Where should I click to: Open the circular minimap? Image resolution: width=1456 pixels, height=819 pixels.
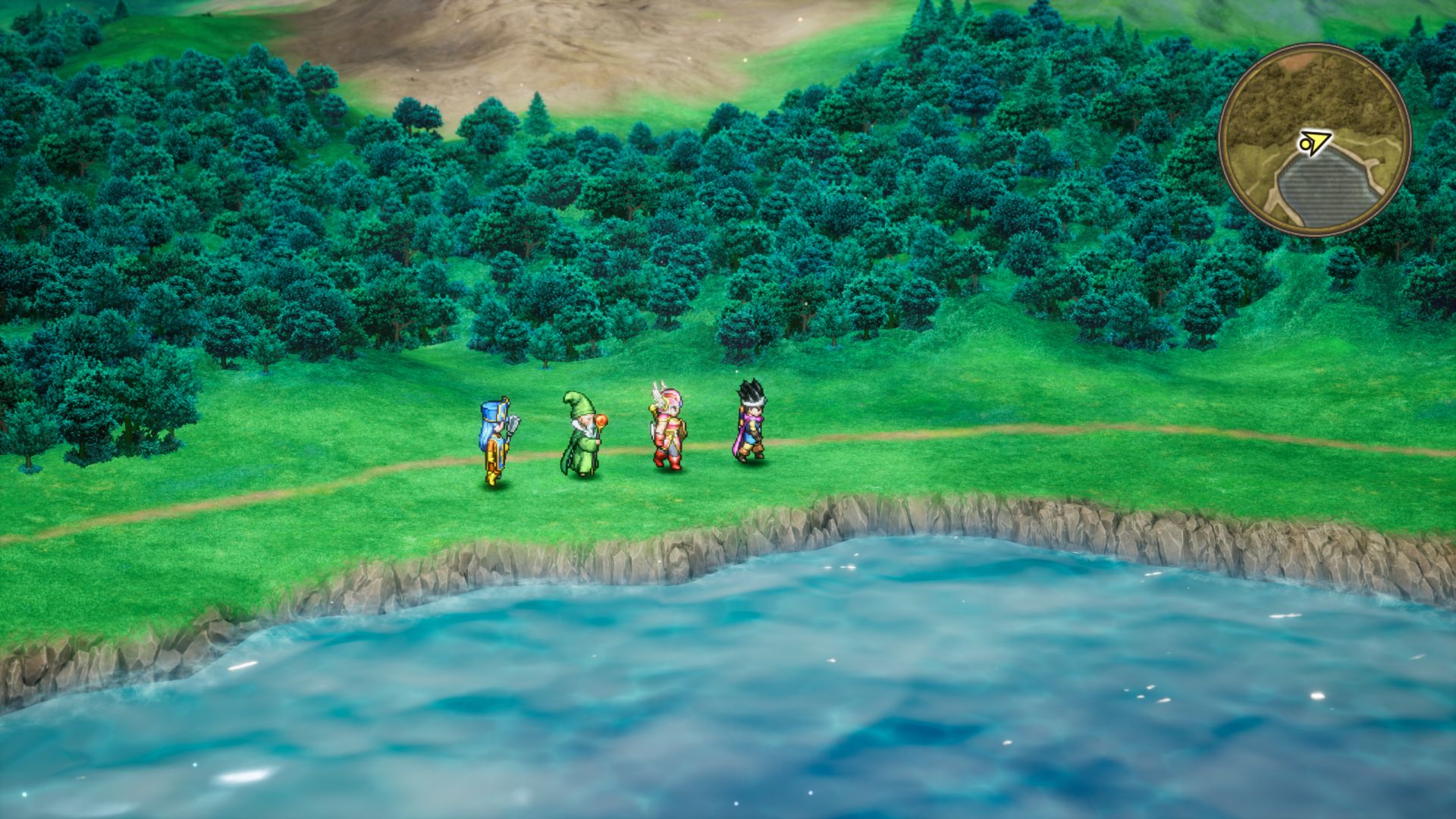pos(1314,140)
